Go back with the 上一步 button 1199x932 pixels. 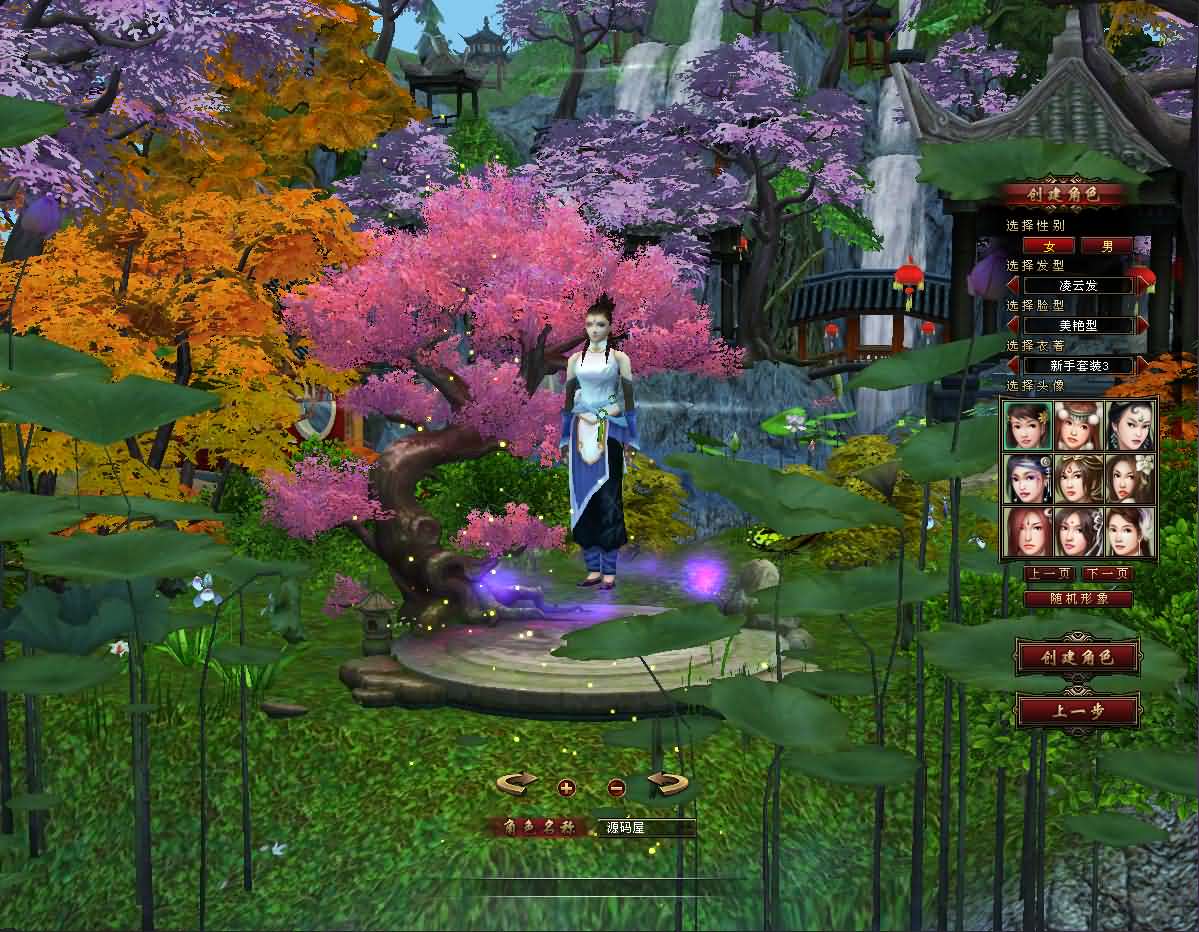(1078, 712)
